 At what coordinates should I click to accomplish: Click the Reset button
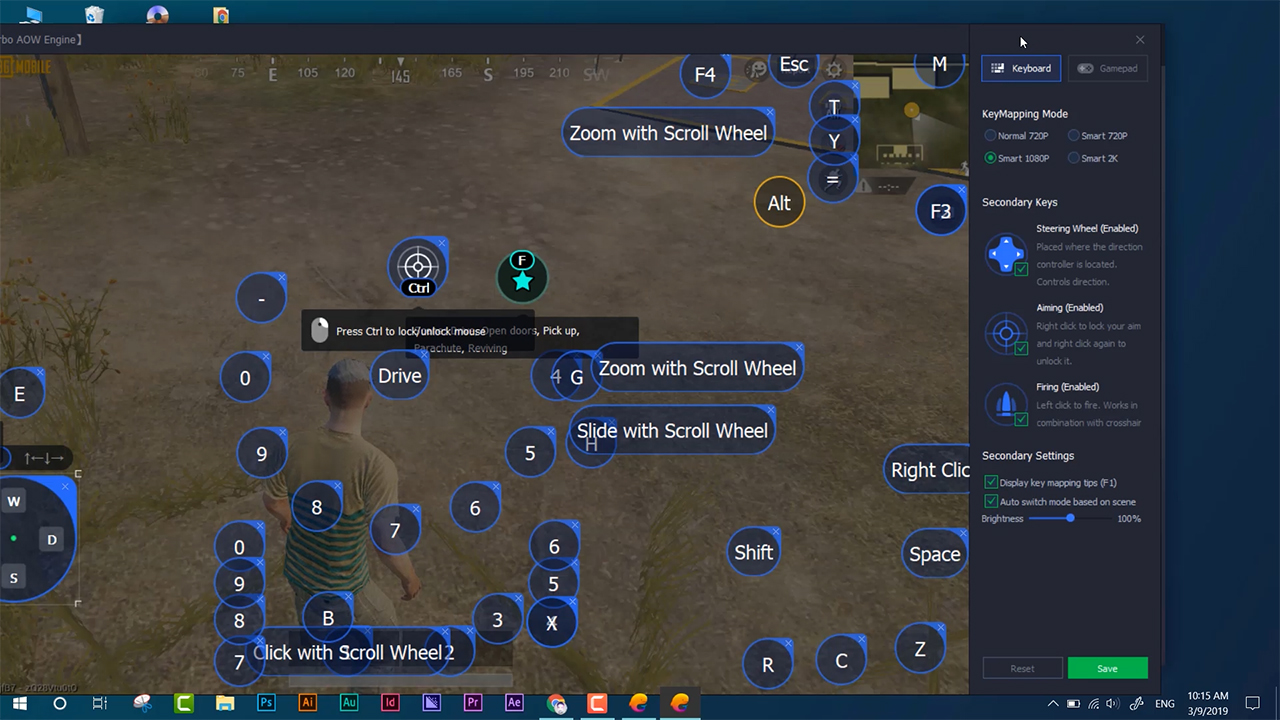[x=1022, y=668]
